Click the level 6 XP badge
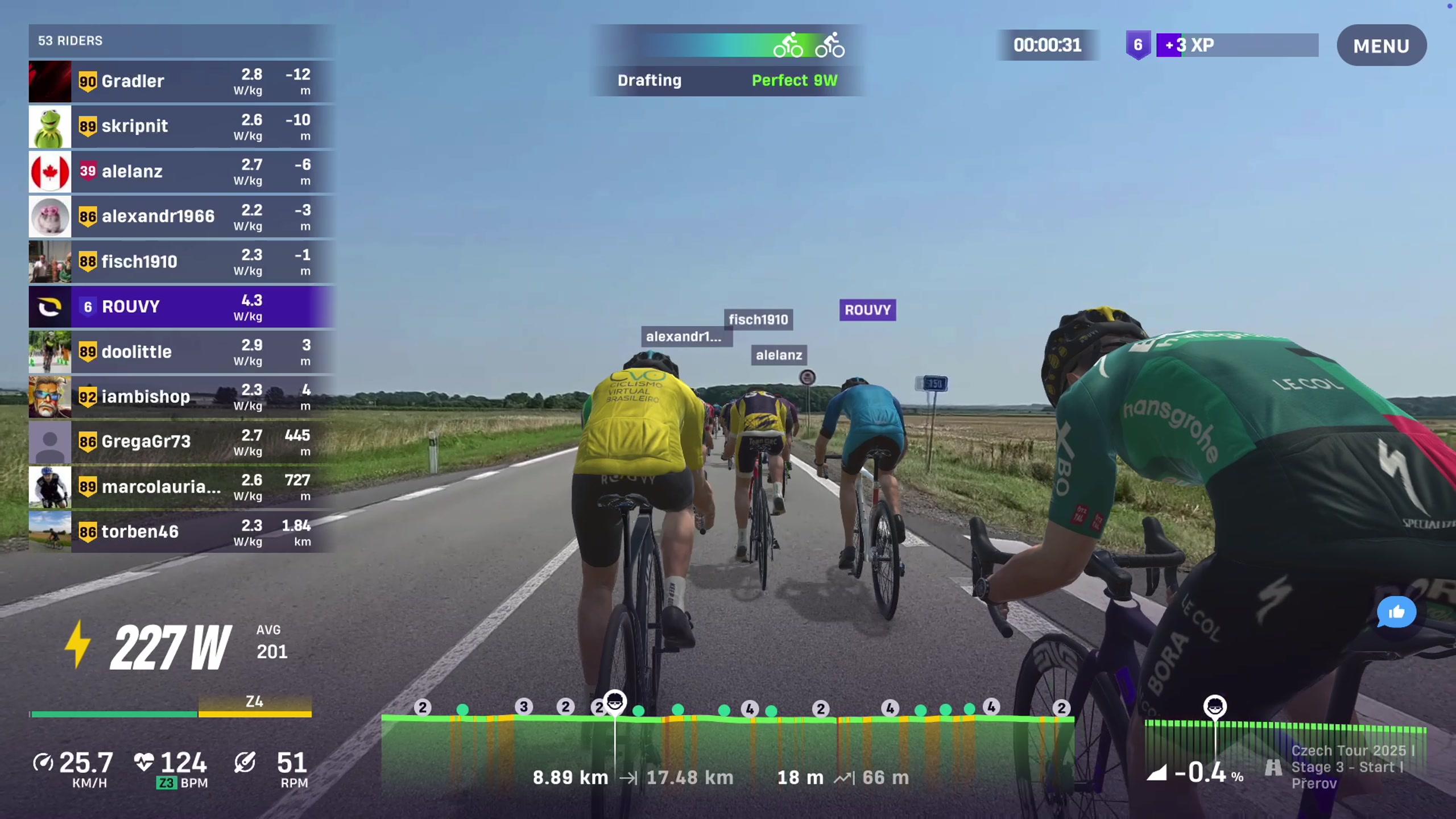 coord(1137,45)
